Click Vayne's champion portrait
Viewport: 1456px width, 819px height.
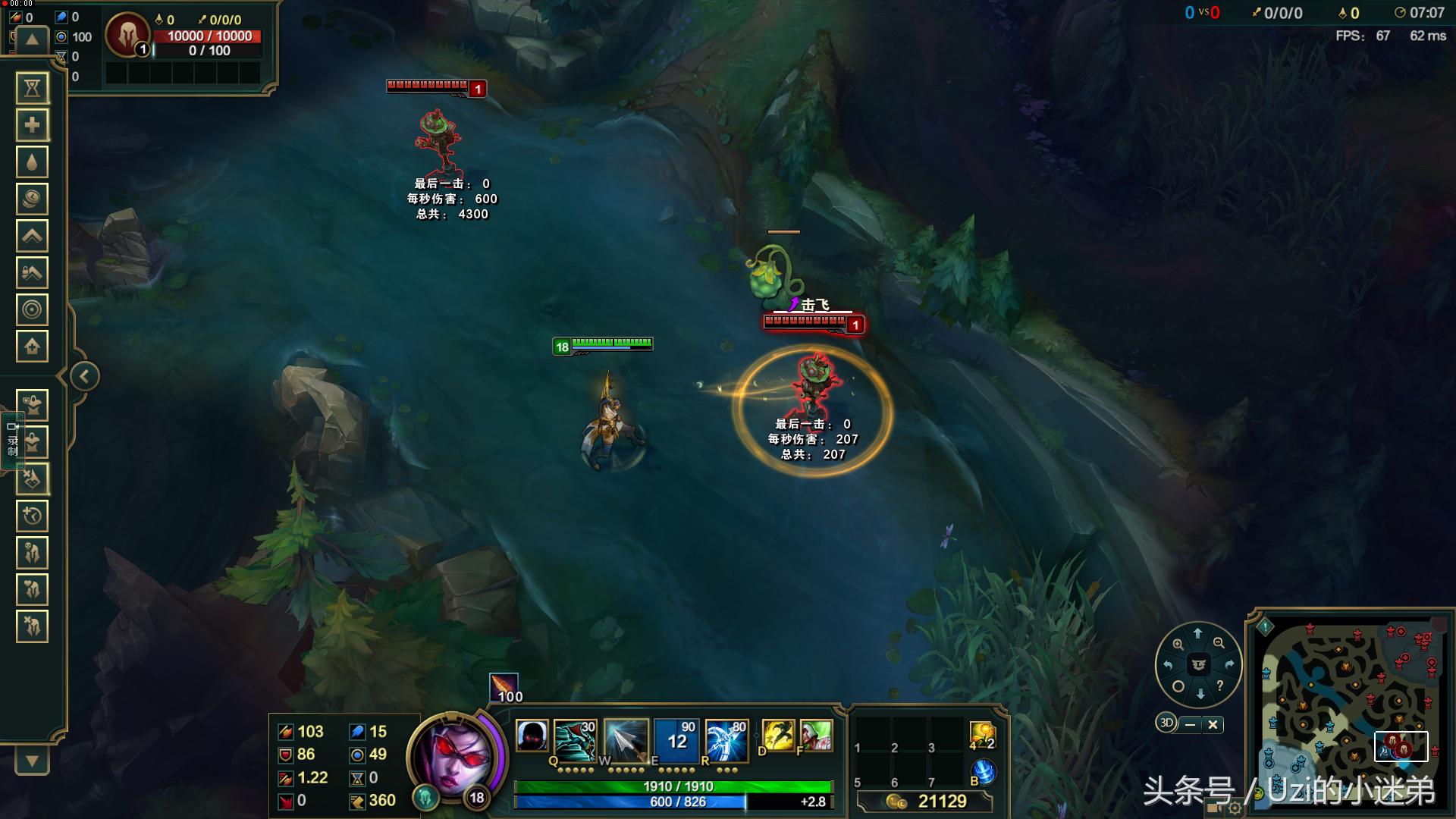[x=453, y=757]
